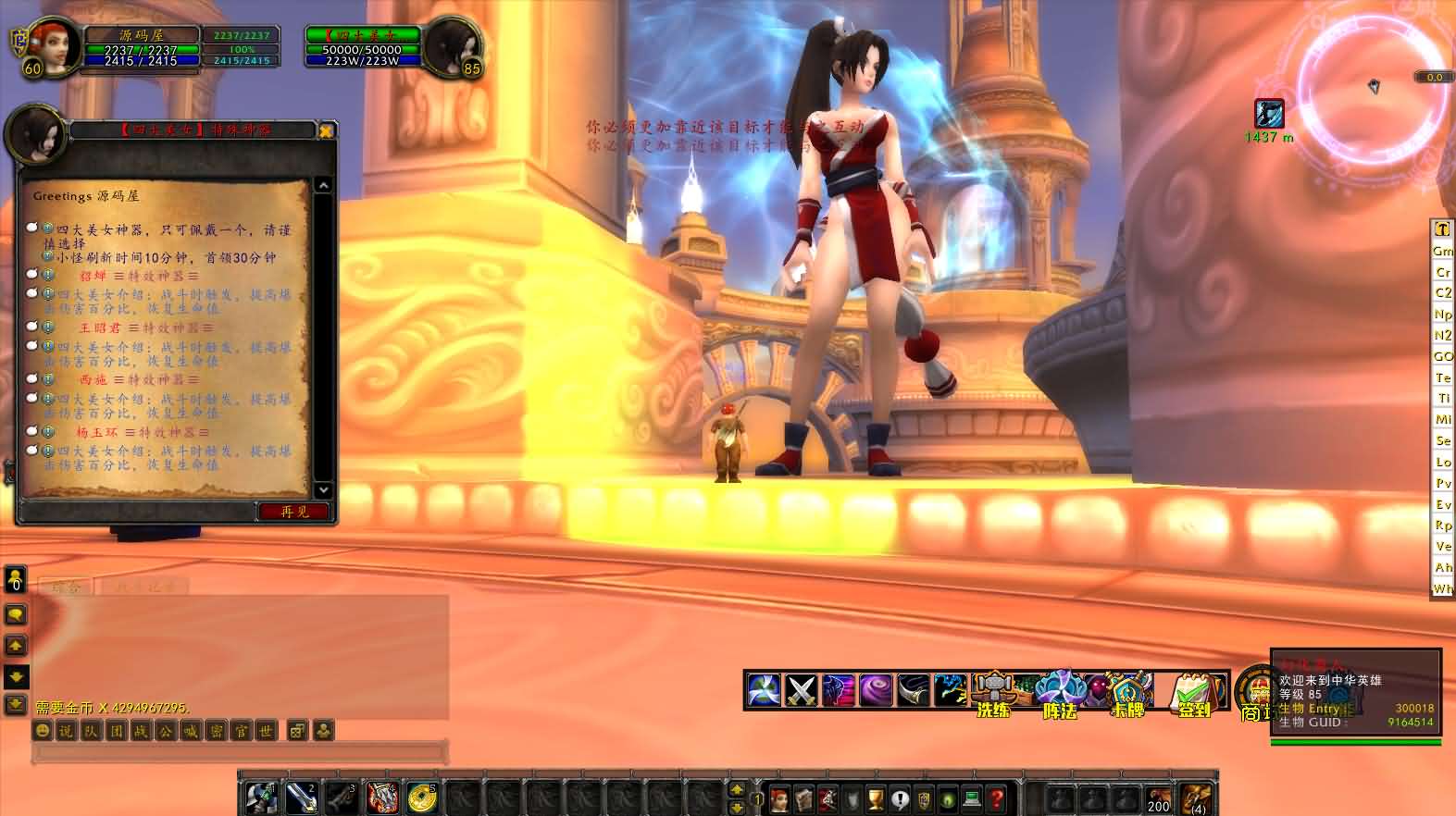Focus the chat input box

239,753
